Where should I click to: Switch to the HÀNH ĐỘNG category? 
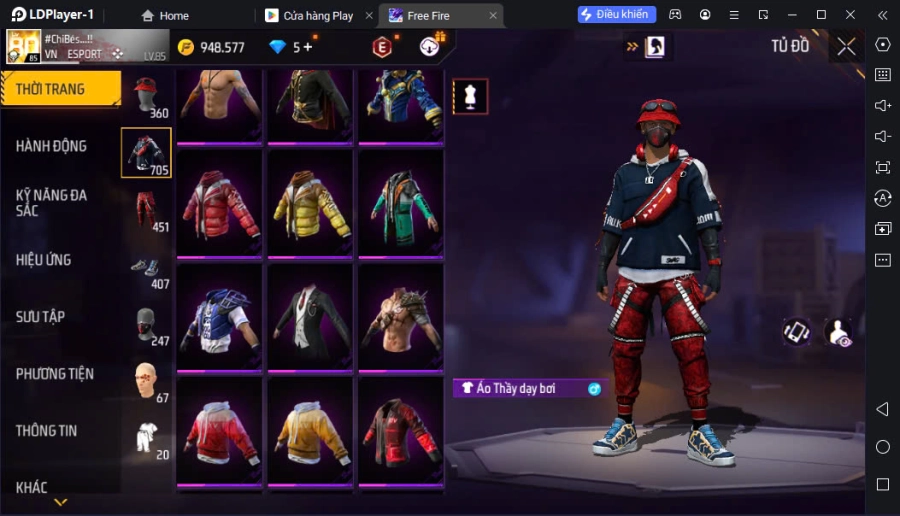click(52, 146)
